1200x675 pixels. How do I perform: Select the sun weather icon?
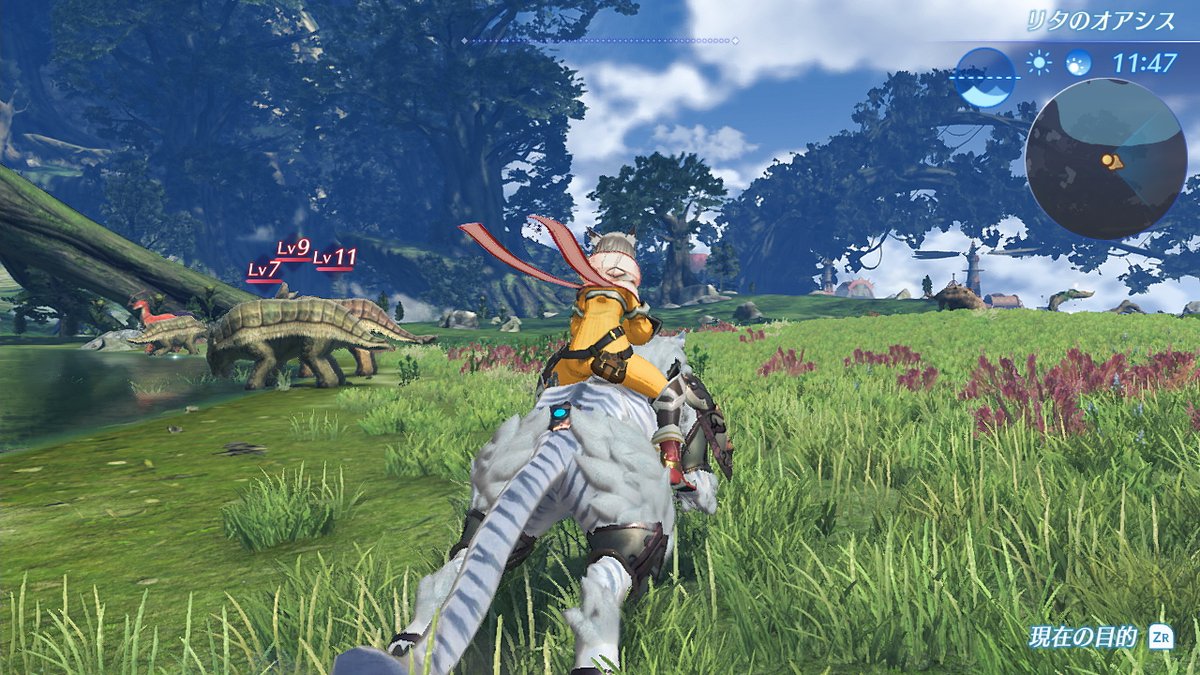click(1040, 63)
